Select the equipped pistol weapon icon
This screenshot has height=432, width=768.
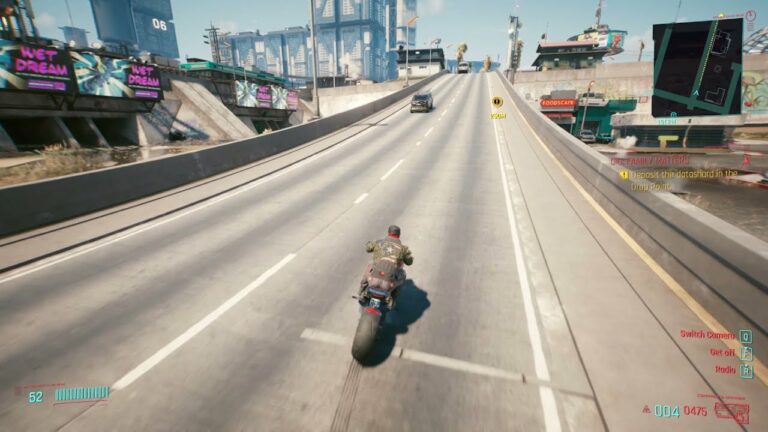click(x=732, y=411)
